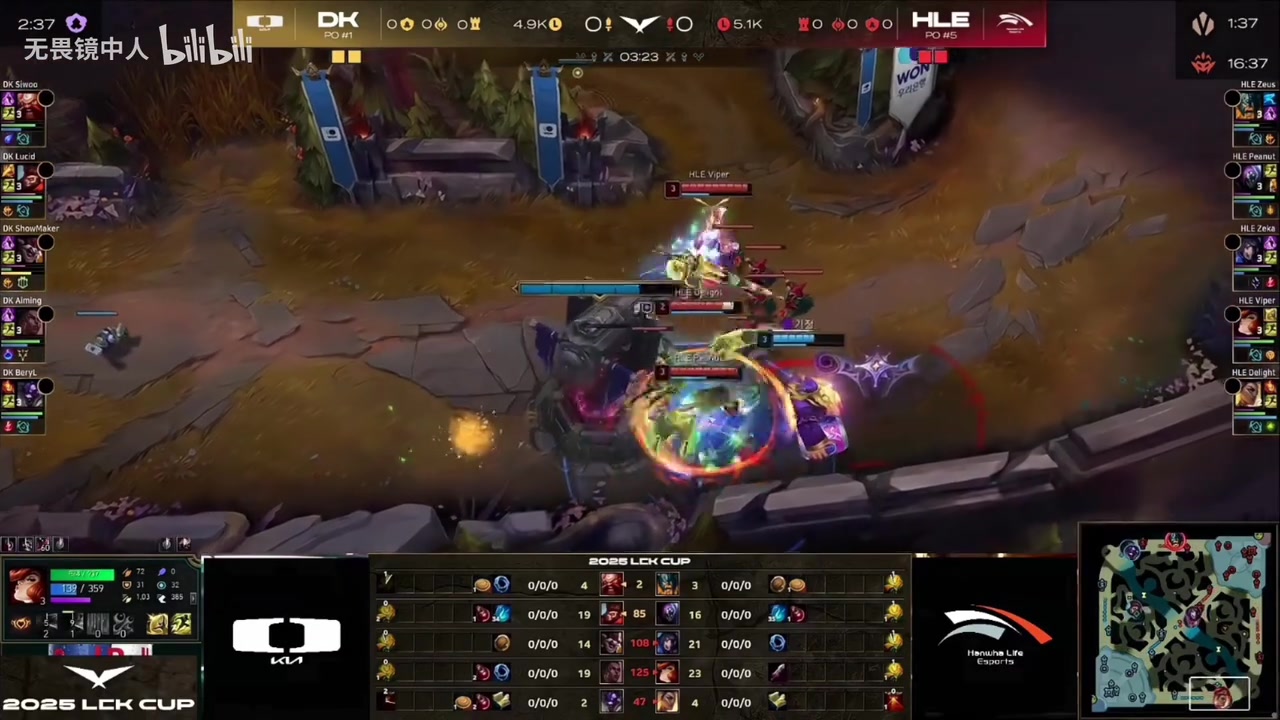Screen dimensions: 1280x720
Task: Click the DK team logo in top scorebar
Action: click(265, 22)
